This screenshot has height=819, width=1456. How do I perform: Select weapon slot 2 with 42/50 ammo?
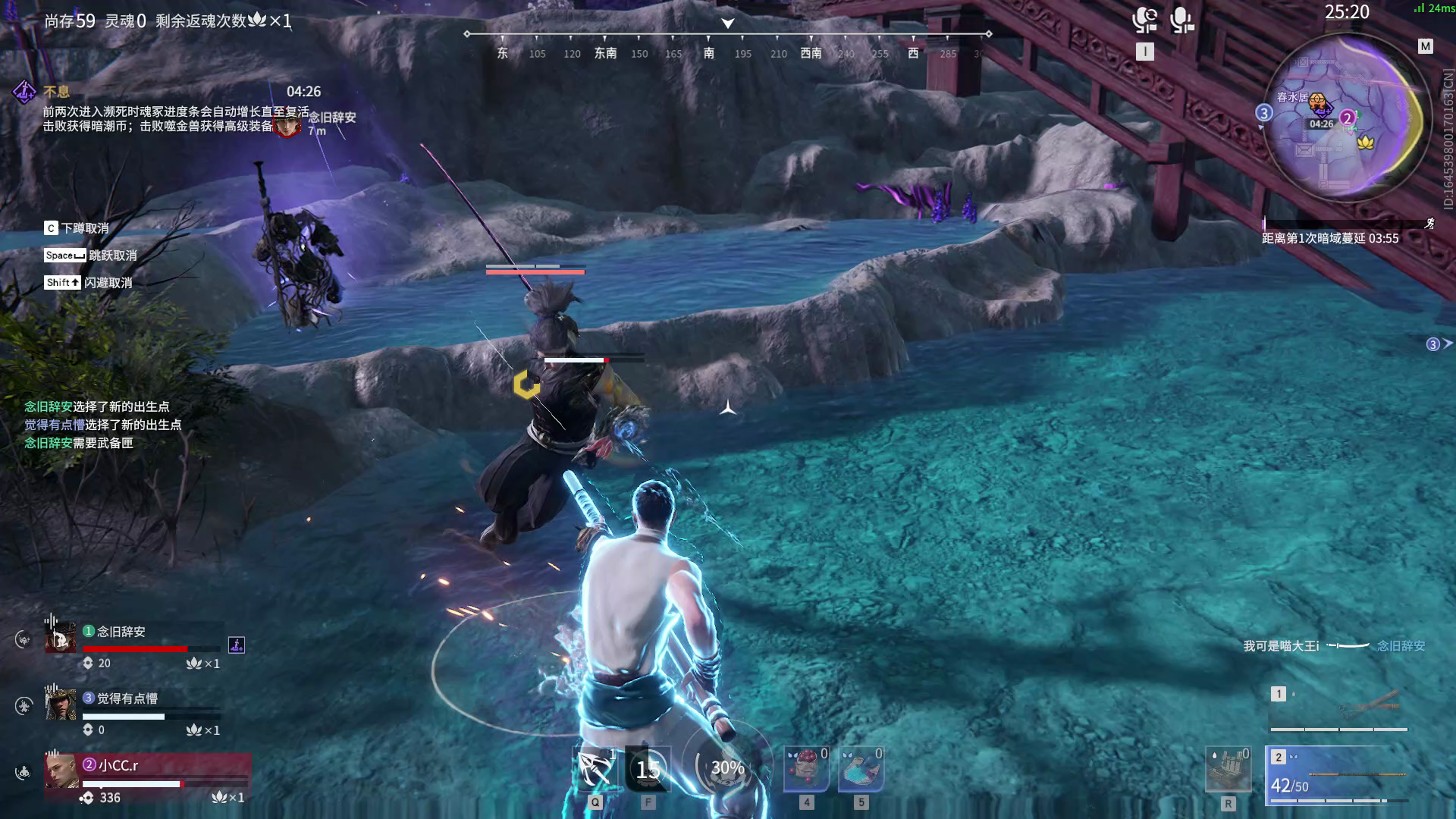[1338, 775]
